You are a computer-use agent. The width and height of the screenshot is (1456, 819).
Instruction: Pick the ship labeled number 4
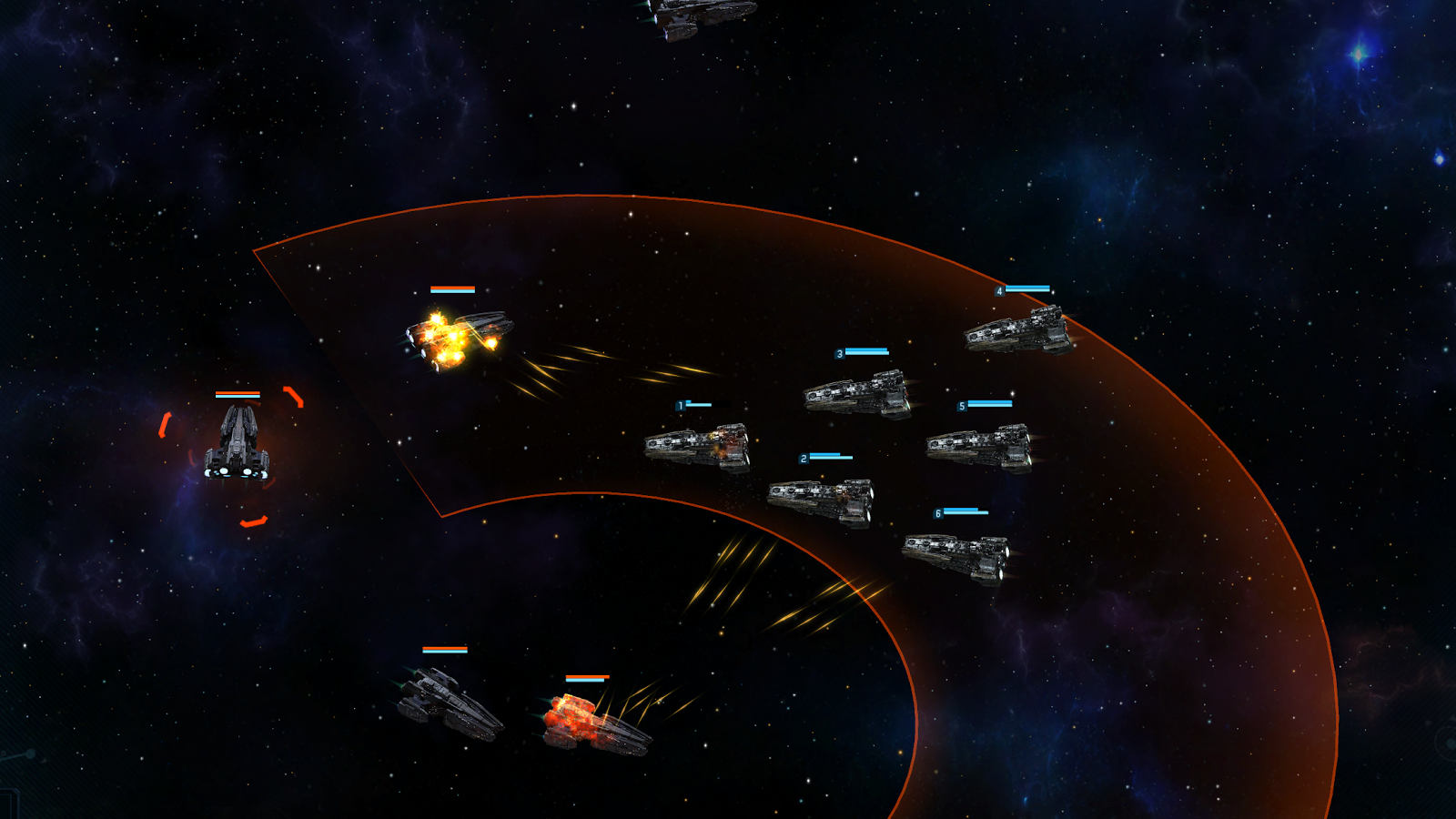(1017, 330)
